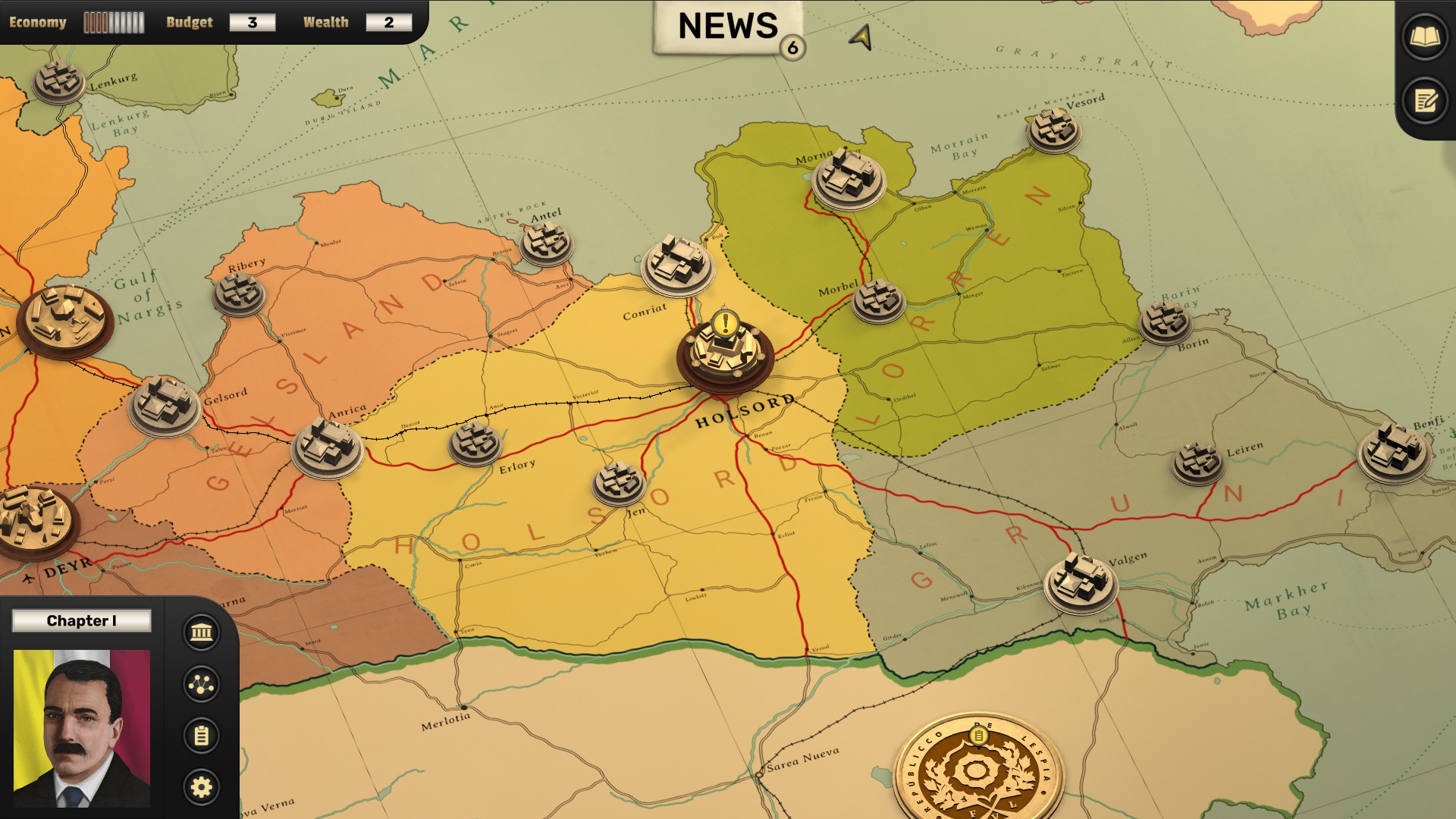
Task: Open the NEWS panel
Action: tap(728, 27)
